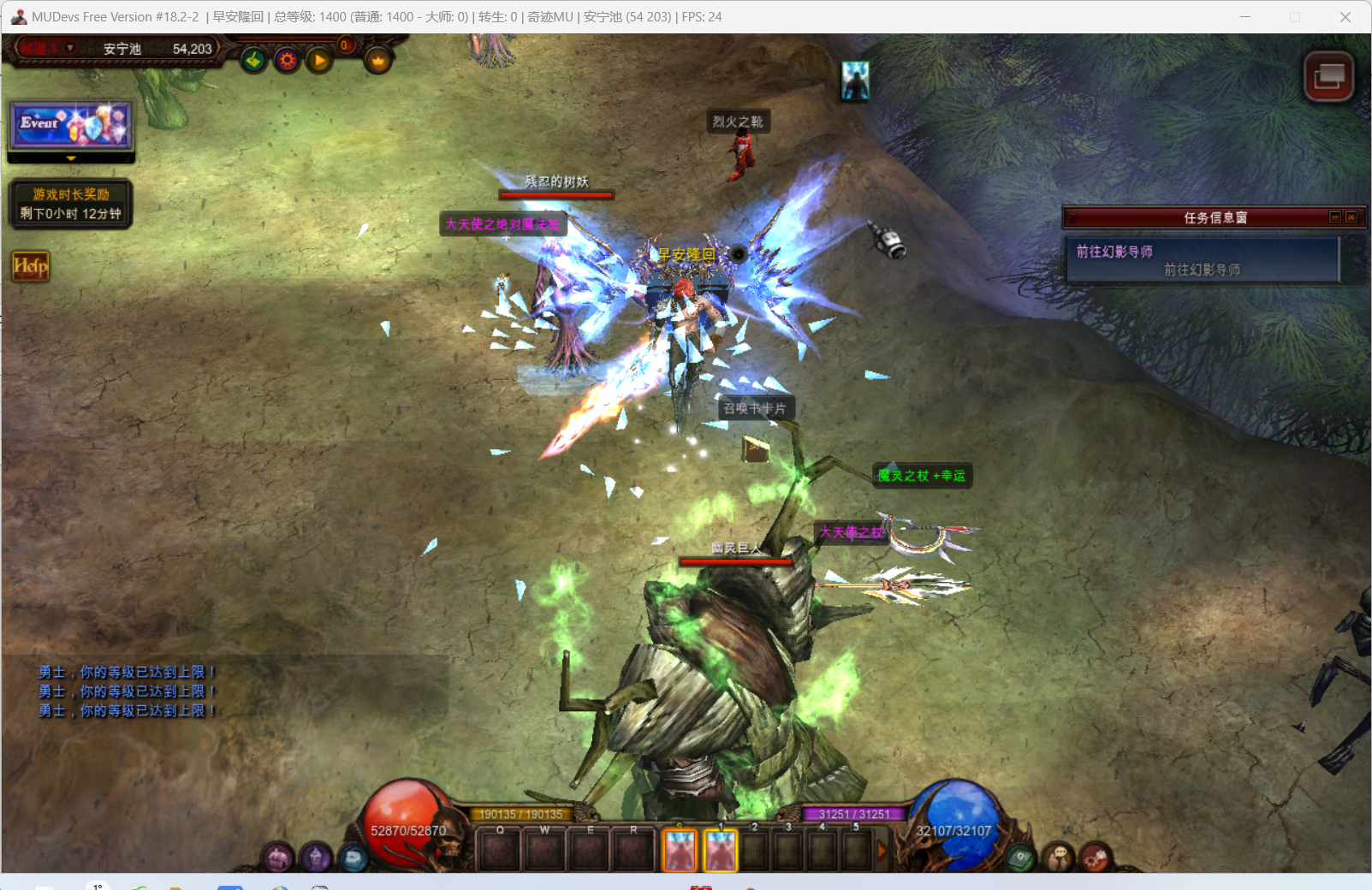The image size is (1372, 890).
Task: Open the red gears system menu icon
Action: tap(1095, 856)
